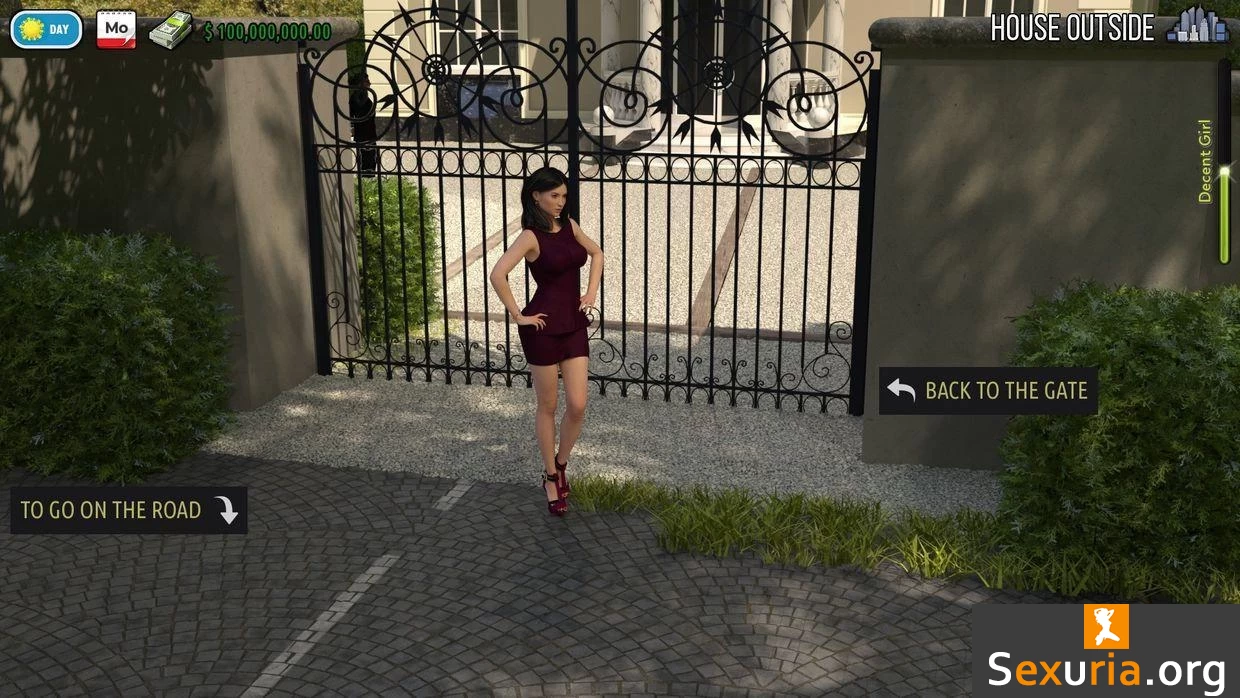Choose Back to the Gate

point(988,391)
